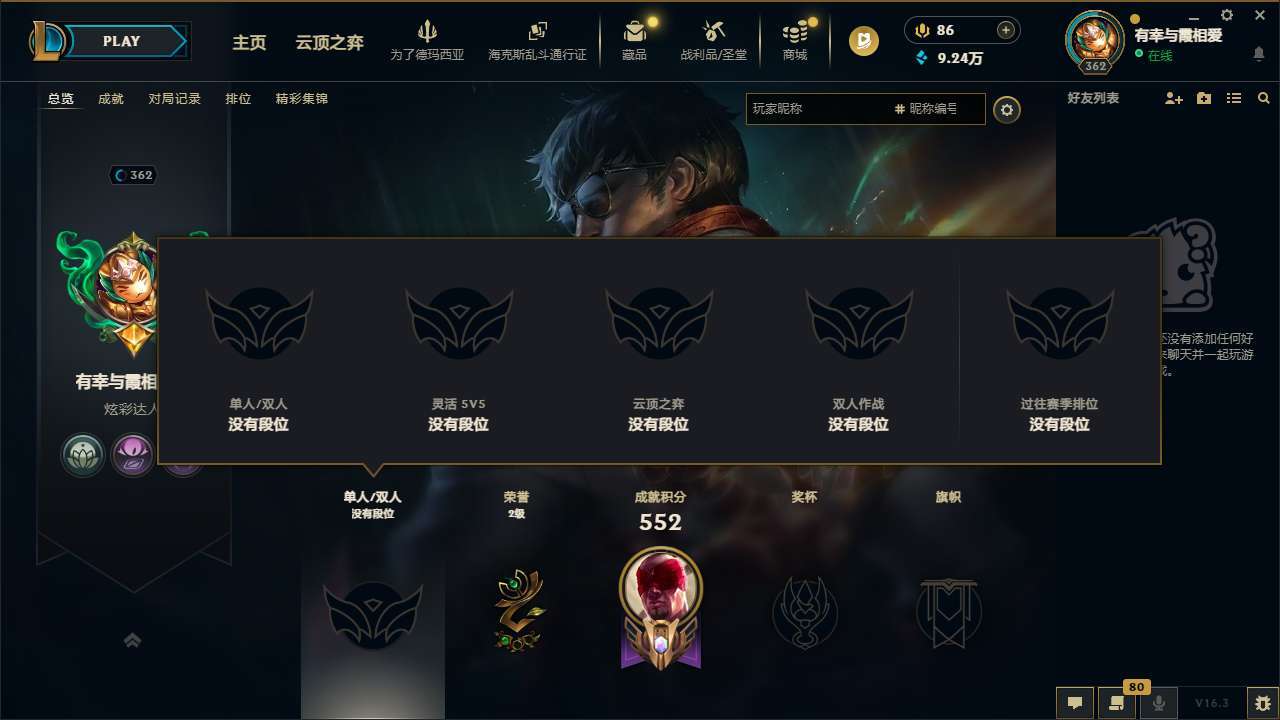Open the 商城 store bag icon
The width and height of the screenshot is (1280, 720).
(x=795, y=32)
